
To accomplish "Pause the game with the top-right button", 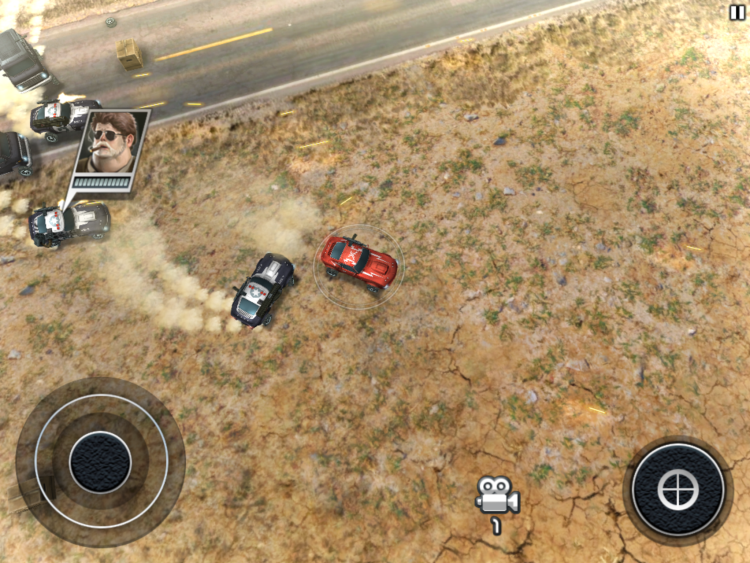I will click(x=737, y=10).
